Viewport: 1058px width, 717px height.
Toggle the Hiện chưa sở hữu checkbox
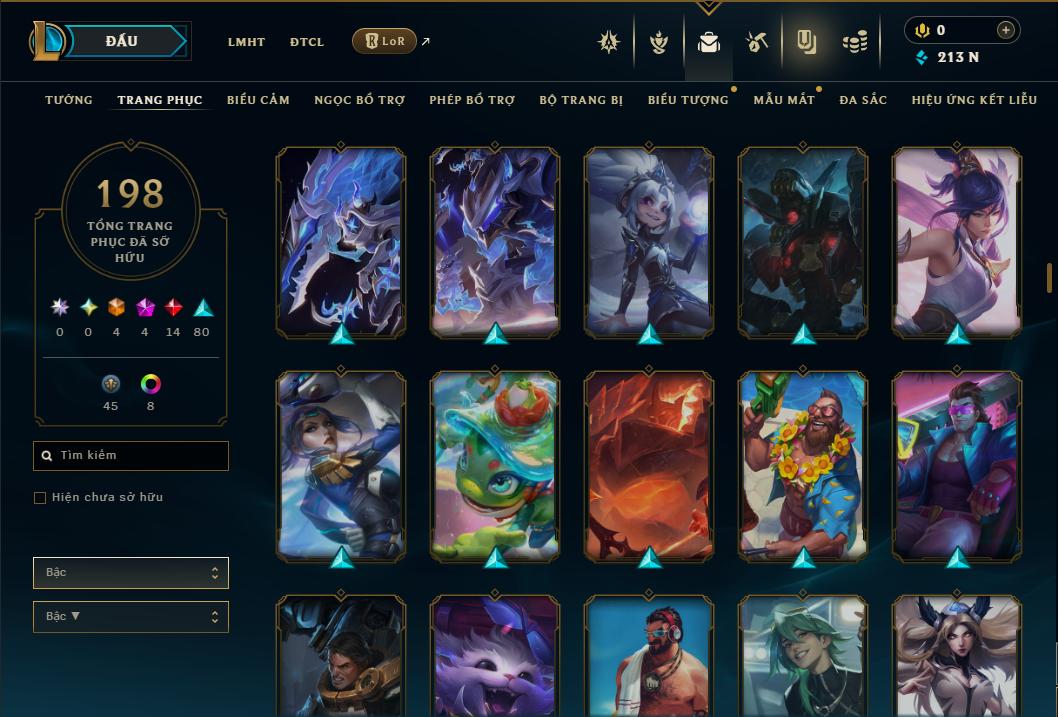point(40,498)
